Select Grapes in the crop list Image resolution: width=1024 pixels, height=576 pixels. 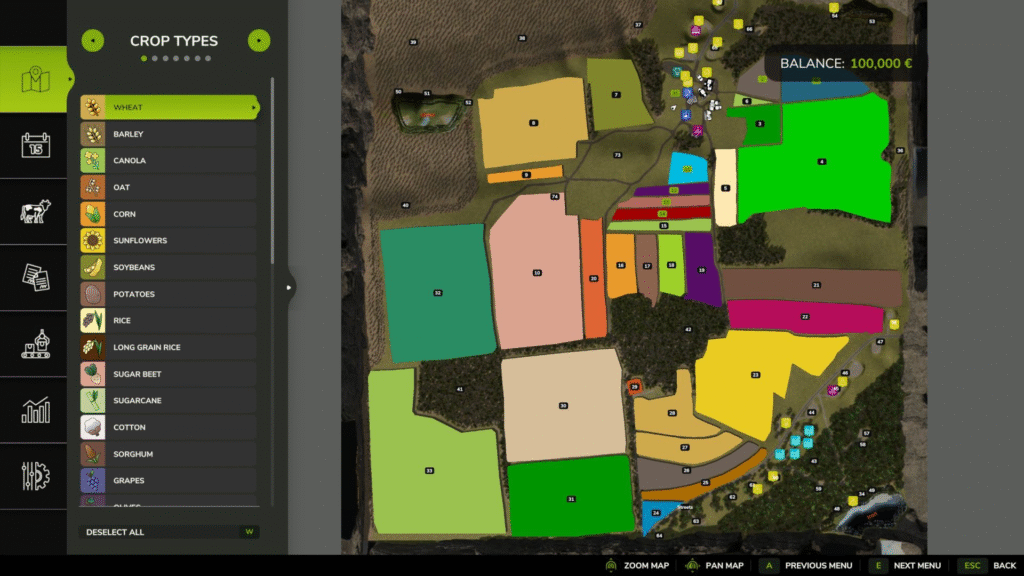click(x=170, y=481)
